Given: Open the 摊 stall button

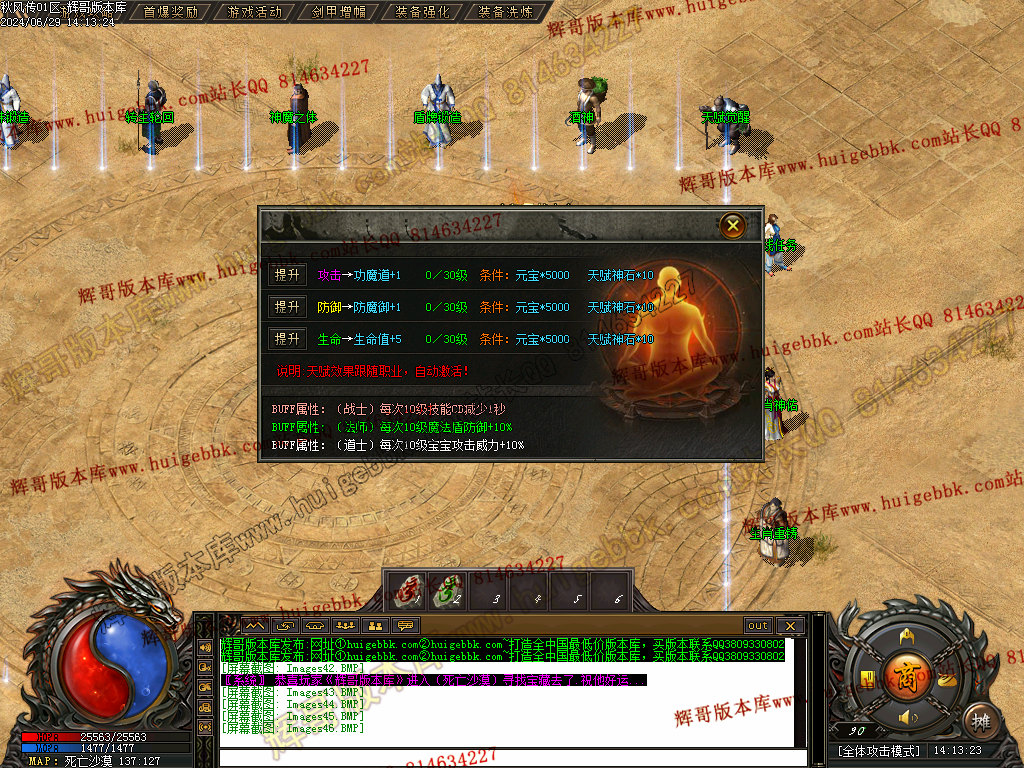Looking at the screenshot, I should pyautogui.click(x=982, y=720).
